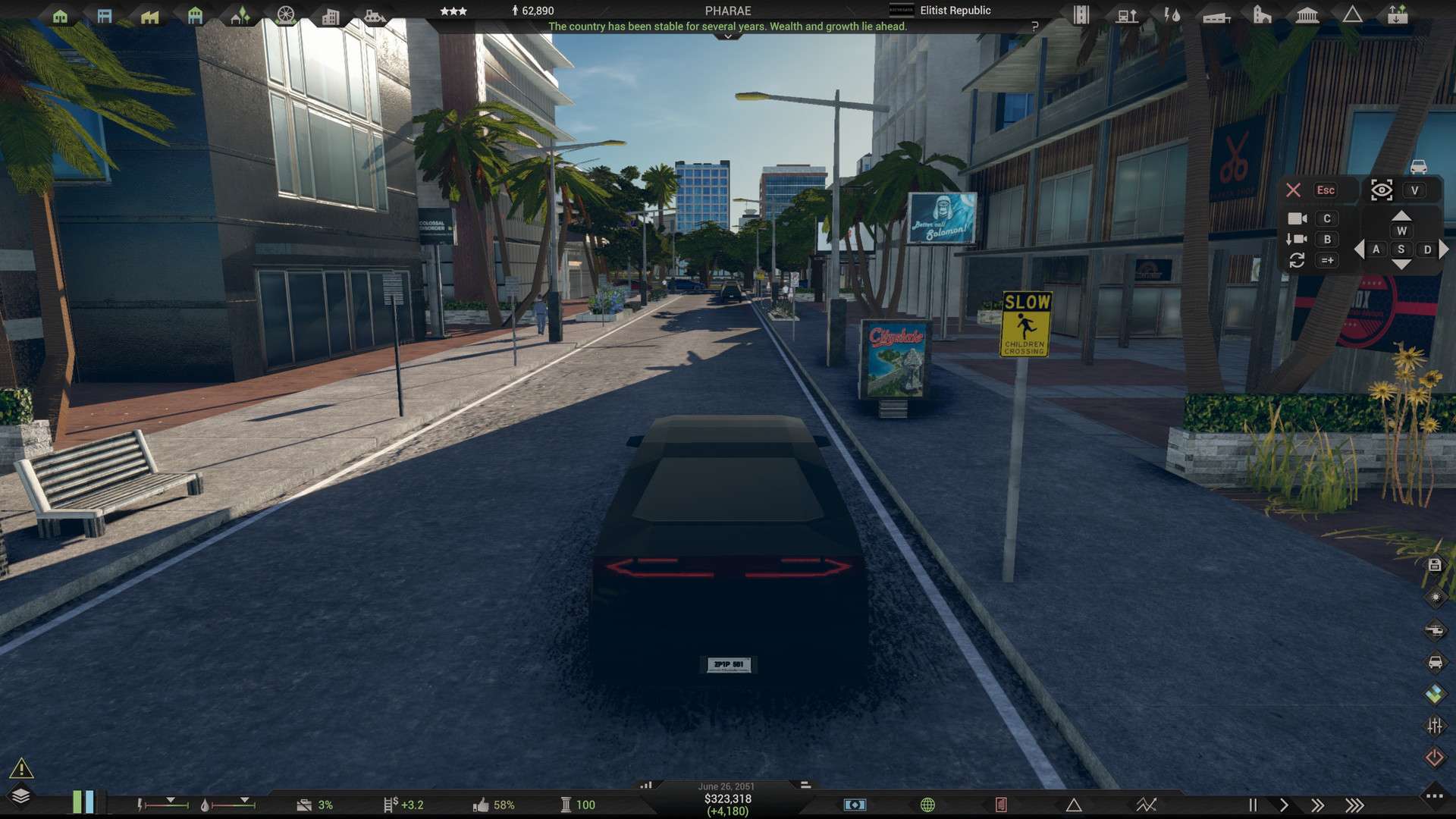Click the video camera icon

[x=1298, y=218]
